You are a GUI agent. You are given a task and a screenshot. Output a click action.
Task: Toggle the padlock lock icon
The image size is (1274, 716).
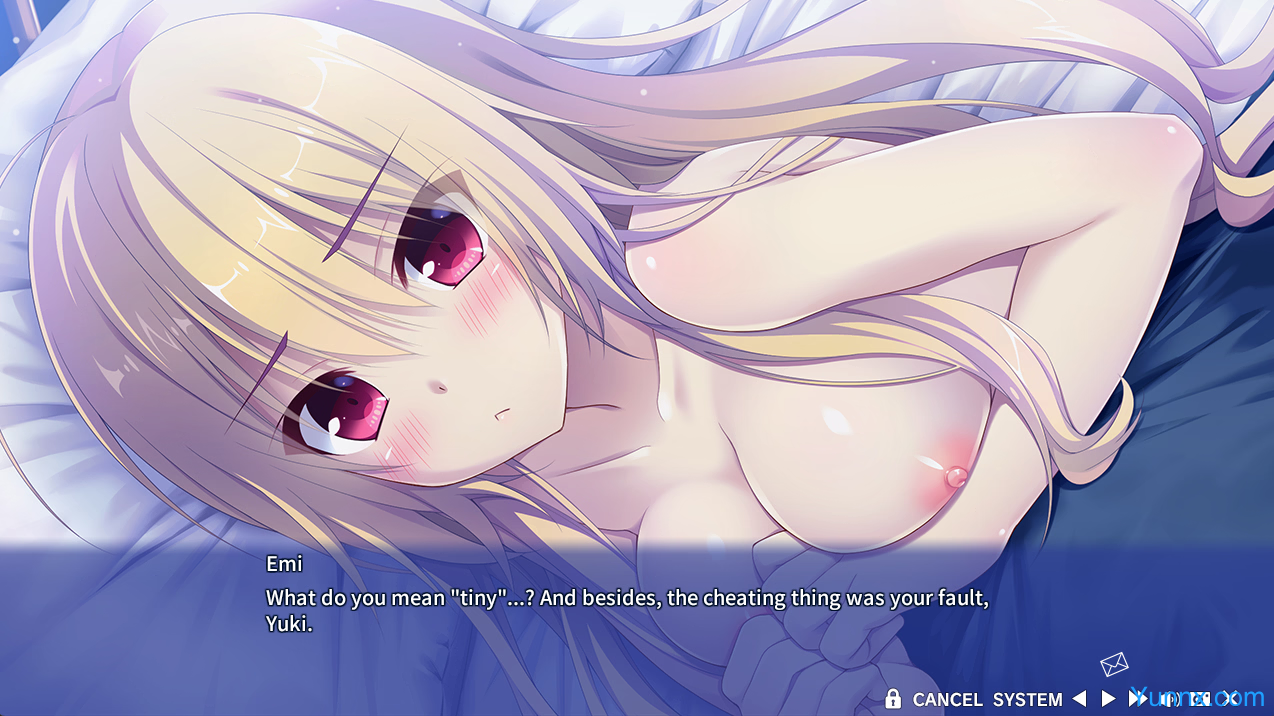pos(893,699)
